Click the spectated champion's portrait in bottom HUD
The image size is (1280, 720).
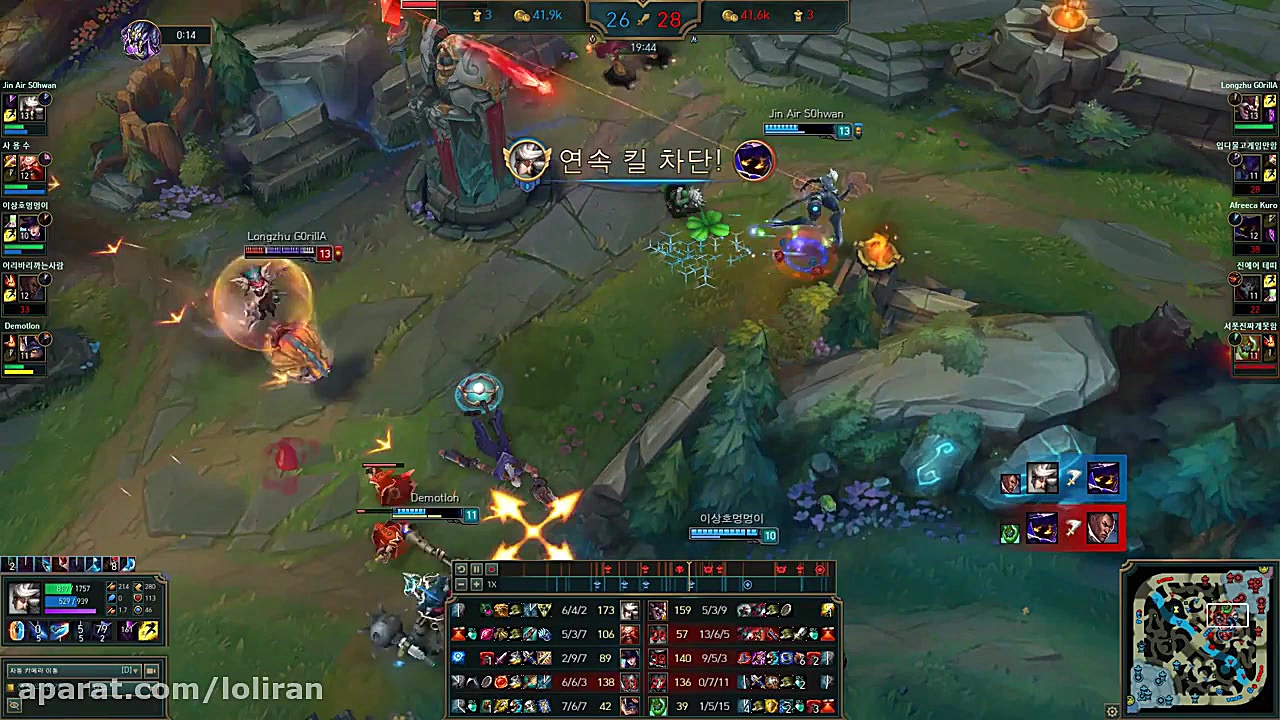coord(25,597)
